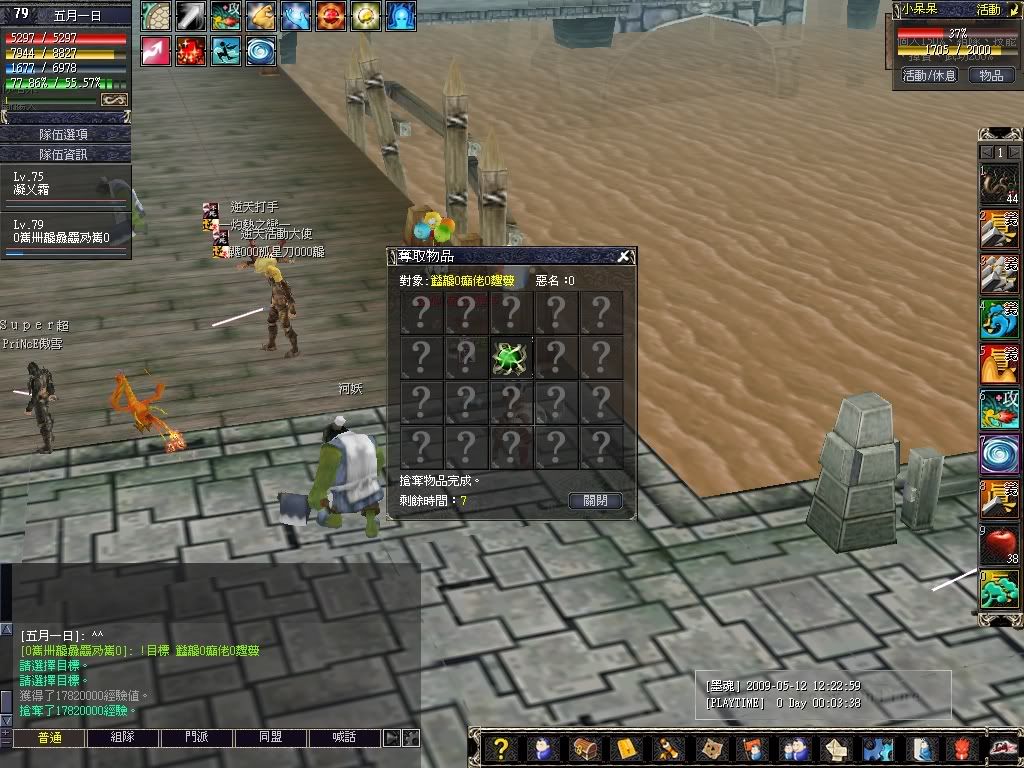
Task: Choose the 喊話 shout chat tab
Action: (345, 738)
